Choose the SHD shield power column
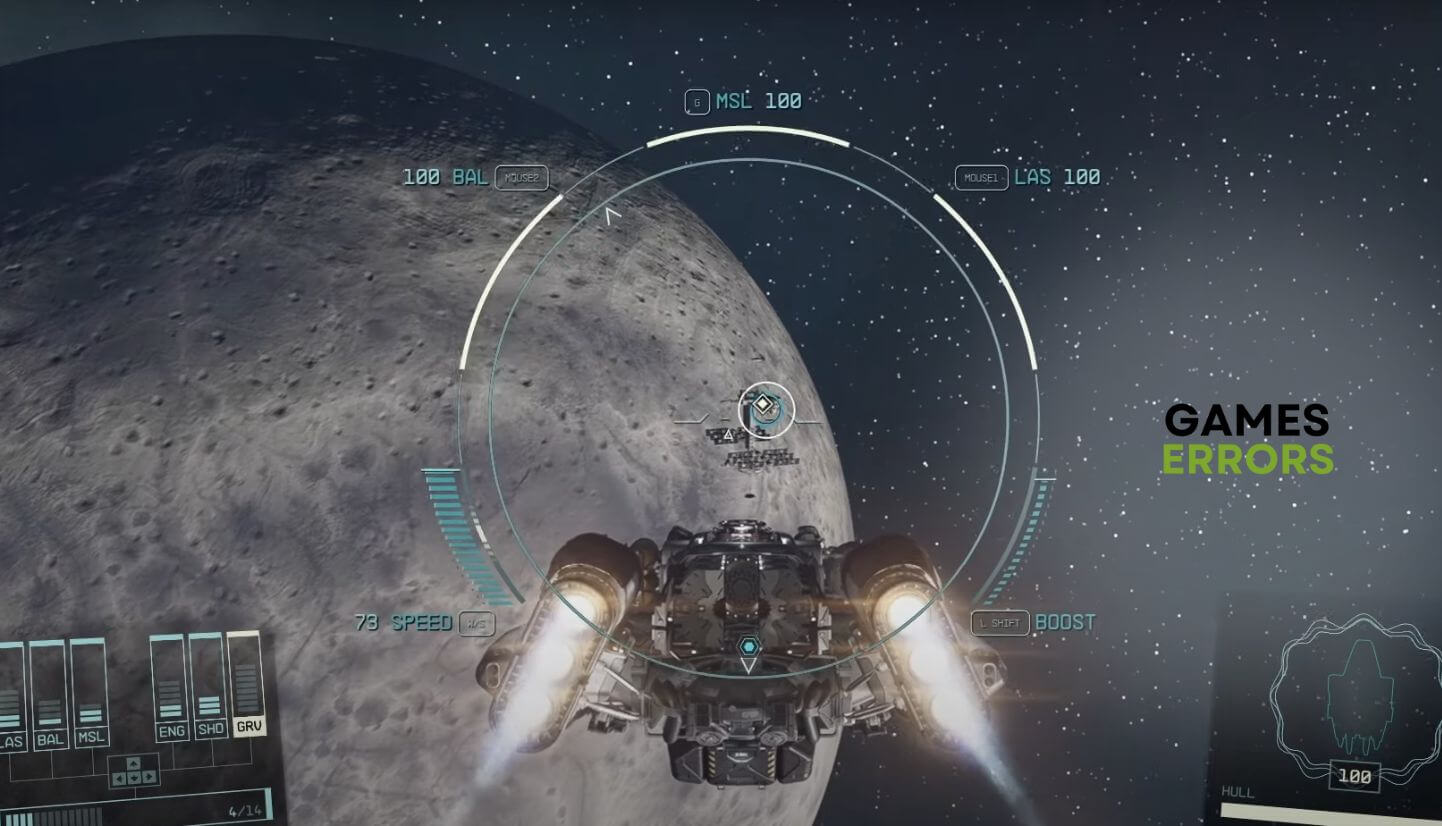1442x826 pixels. [x=208, y=686]
